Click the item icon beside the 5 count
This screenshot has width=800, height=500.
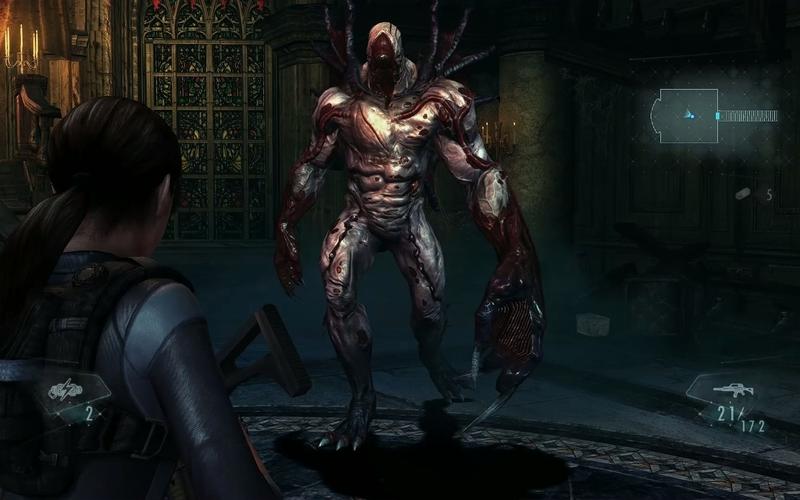click(745, 193)
